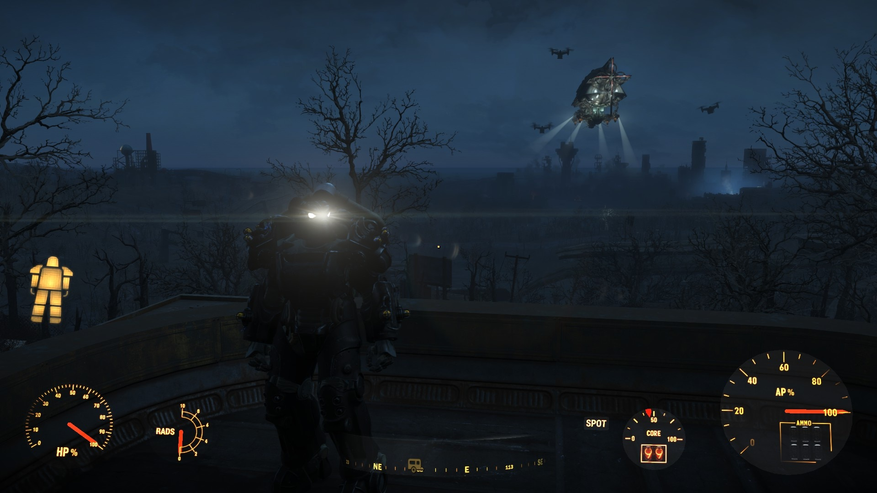Select the location marker on the compass
877x493 pixels.
pos(415,466)
